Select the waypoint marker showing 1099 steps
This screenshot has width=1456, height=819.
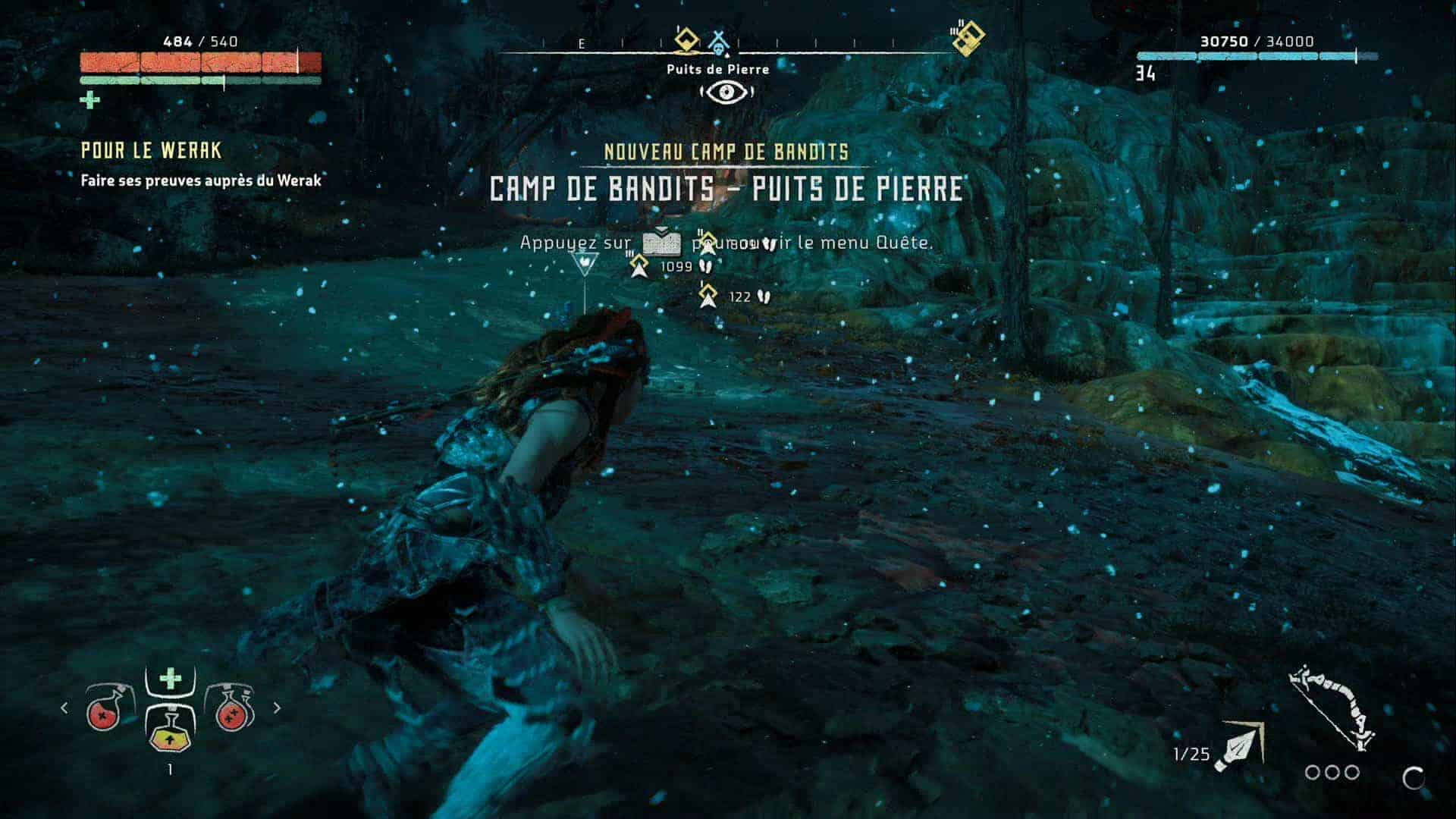639,266
